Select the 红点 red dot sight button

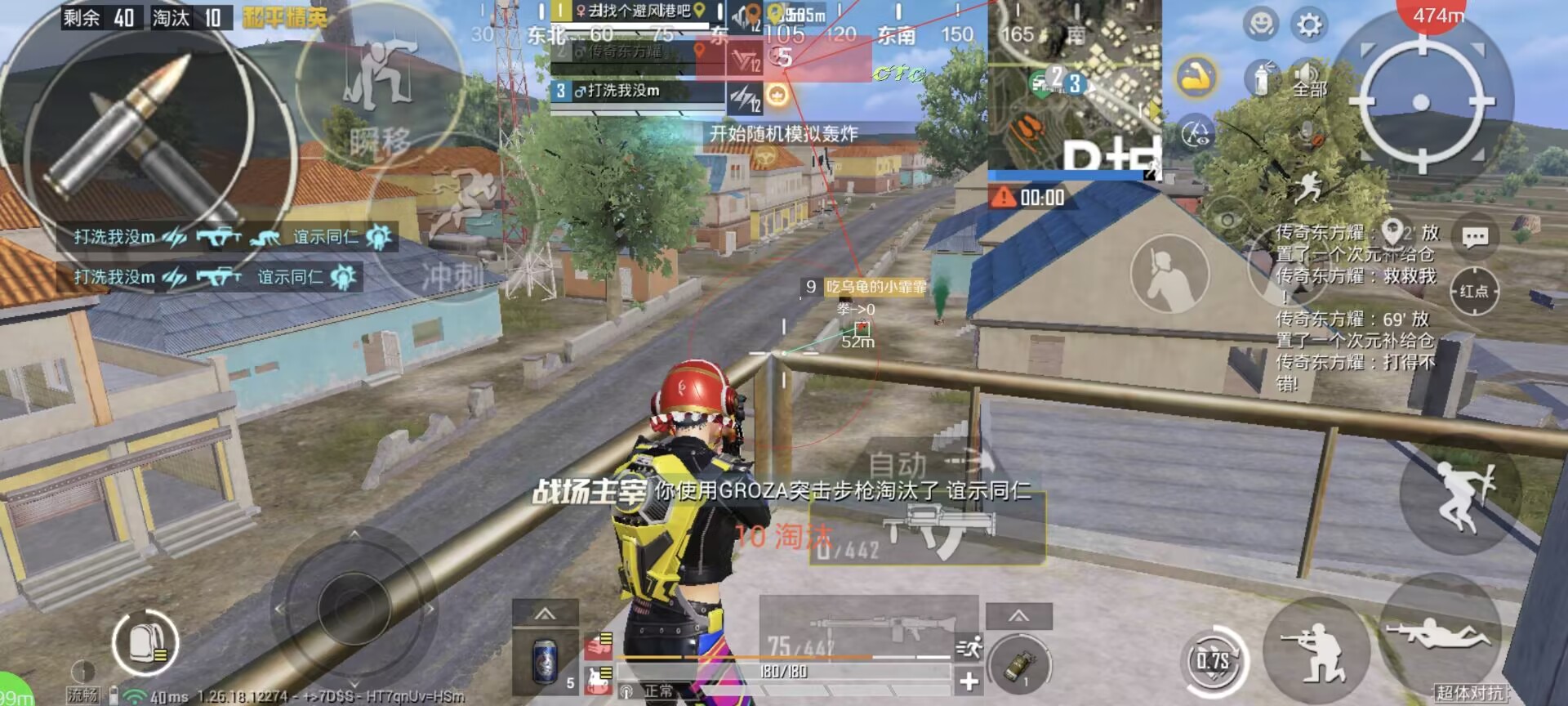coord(1474,291)
